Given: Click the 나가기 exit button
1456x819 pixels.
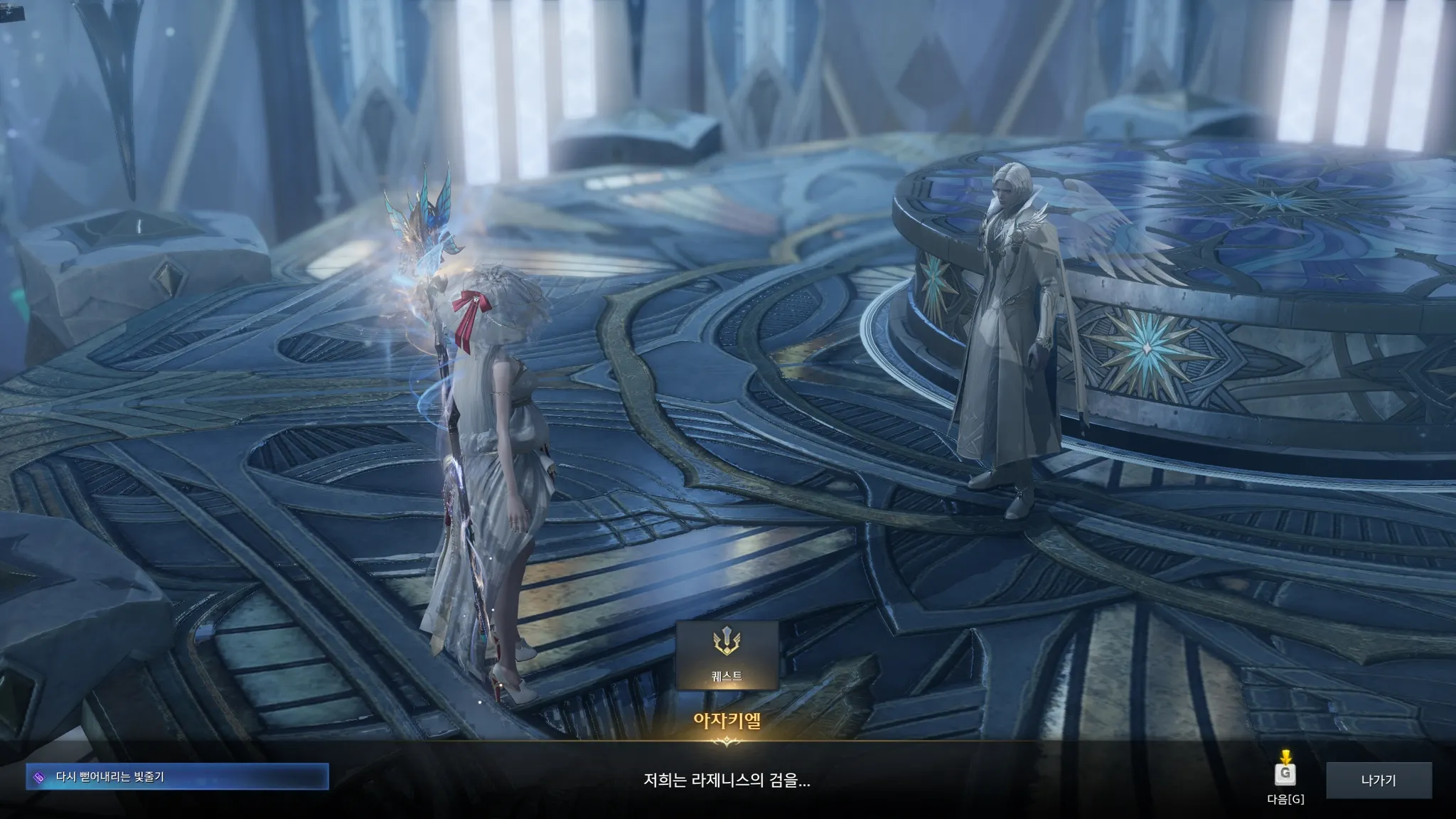Looking at the screenshot, I should [x=1378, y=780].
